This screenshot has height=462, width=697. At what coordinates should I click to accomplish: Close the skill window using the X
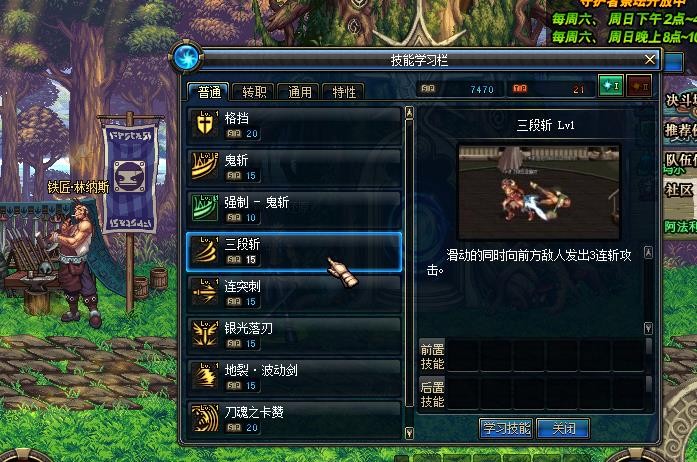point(650,57)
